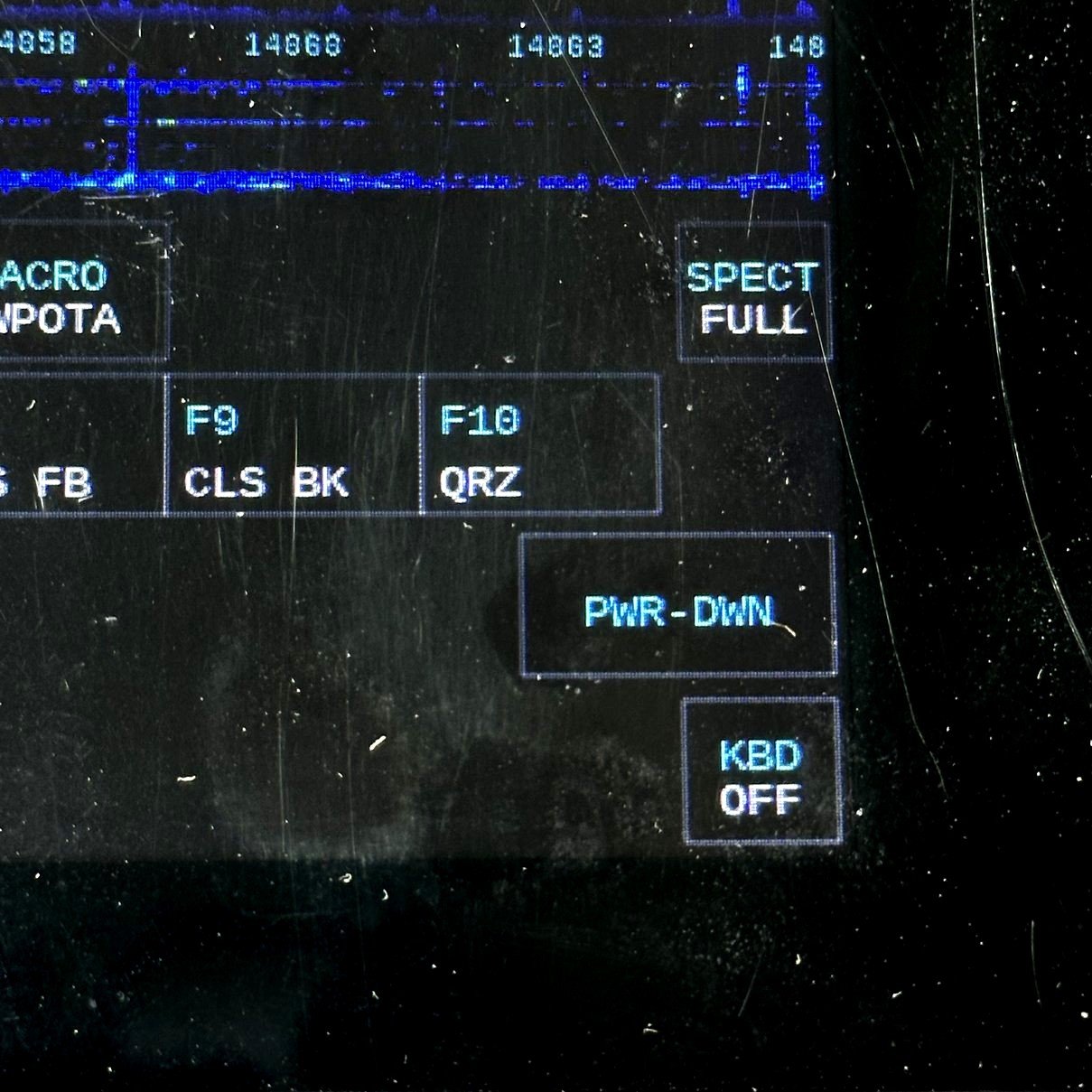This screenshot has height=1092, width=1092.
Task: Send the F10 QRZ macro
Action: coord(540,444)
